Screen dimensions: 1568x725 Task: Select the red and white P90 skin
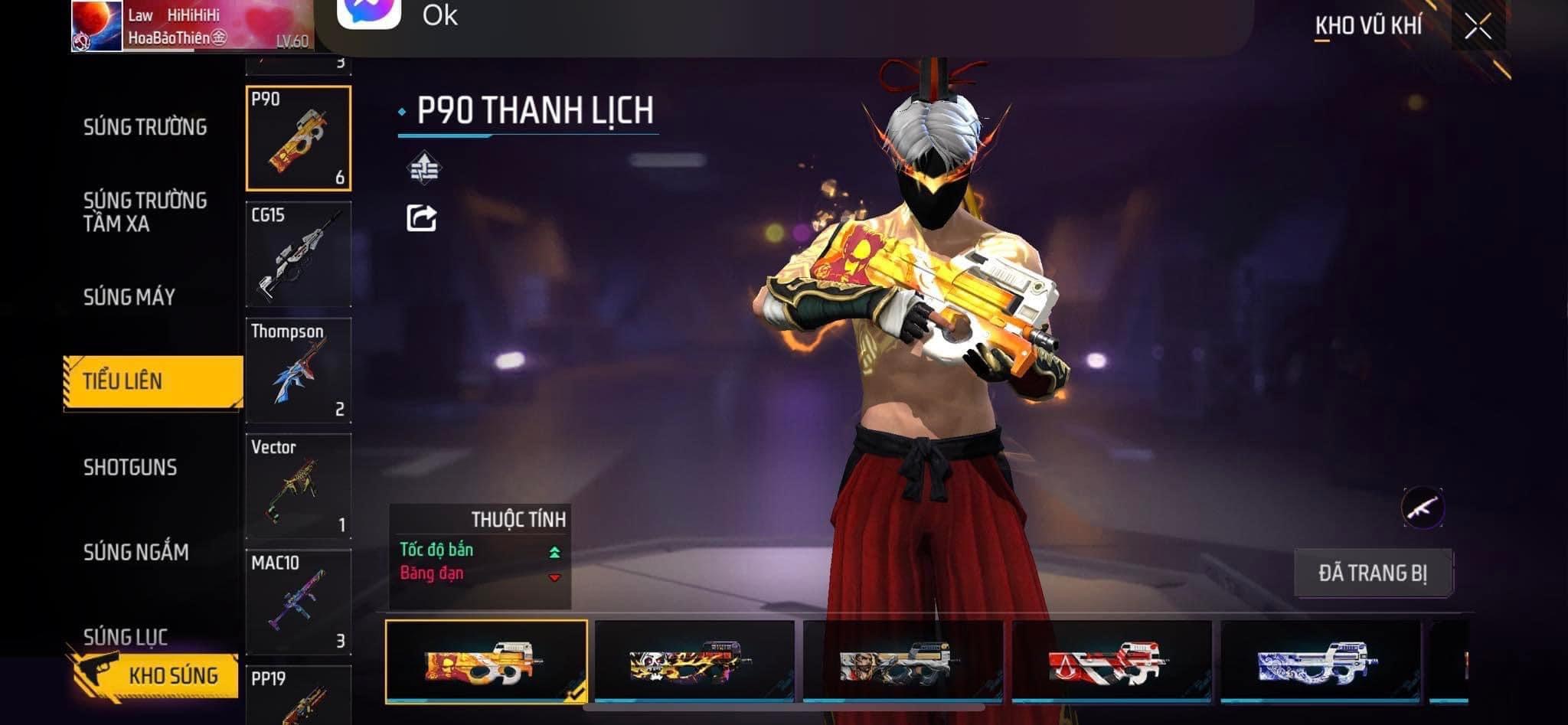[x=1111, y=661]
